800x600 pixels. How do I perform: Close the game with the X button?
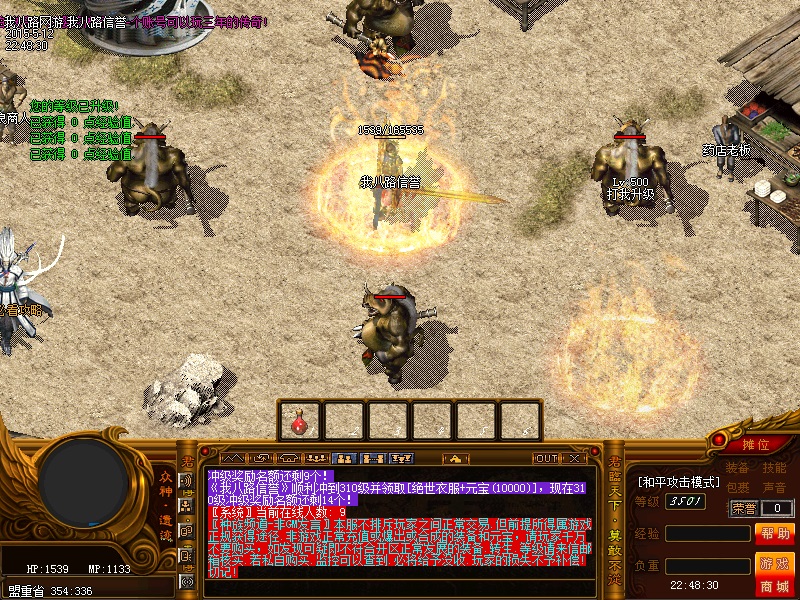point(576,458)
